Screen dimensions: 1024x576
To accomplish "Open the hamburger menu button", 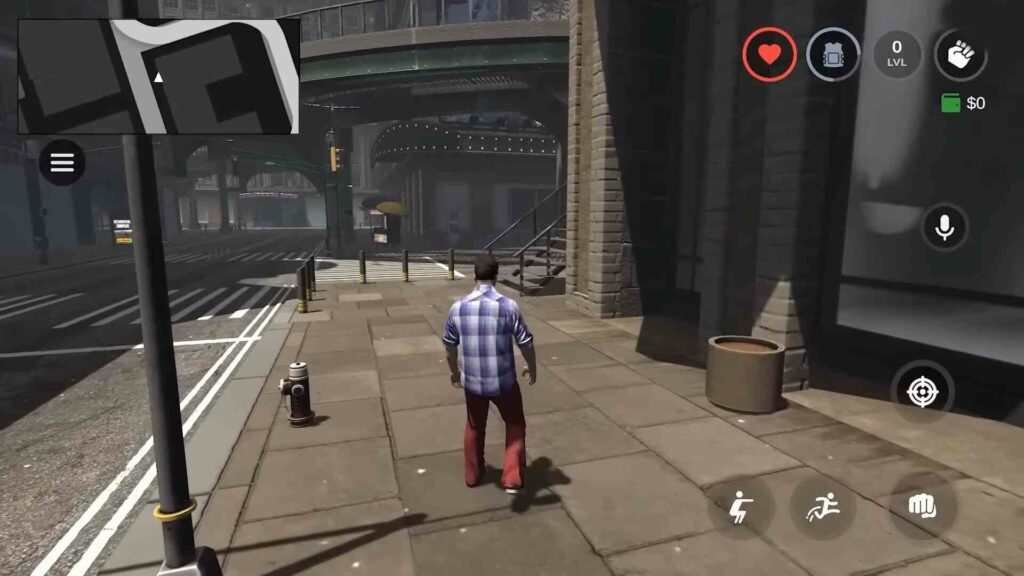I will tap(62, 163).
